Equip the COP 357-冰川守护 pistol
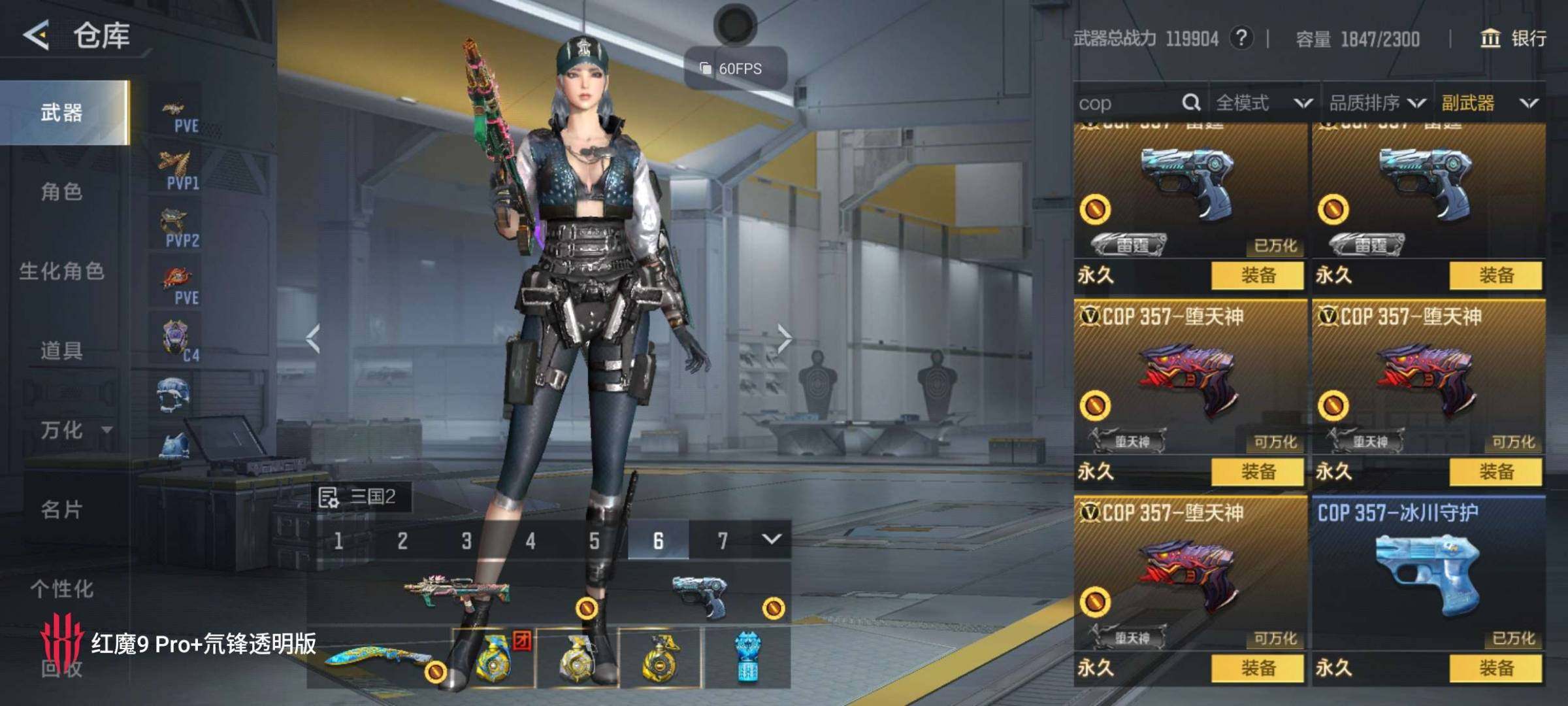1568x706 pixels. [1495, 668]
